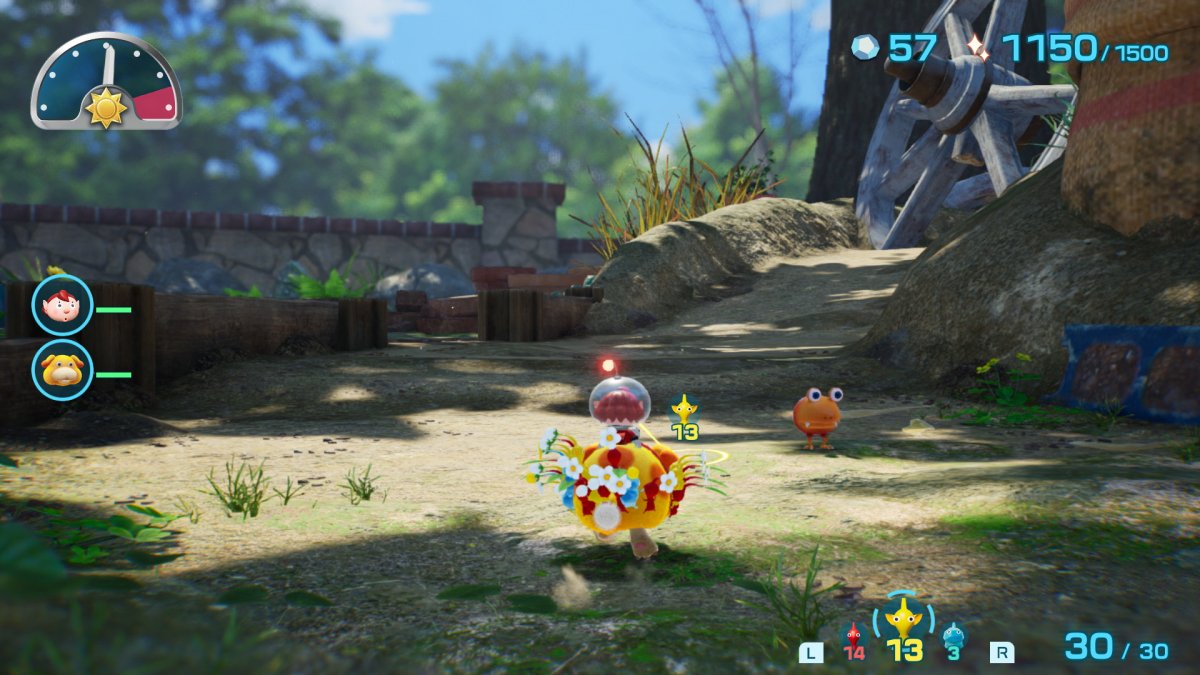The width and height of the screenshot is (1200, 675).
Task: Select the red-haired captain portrait
Action: point(63,305)
